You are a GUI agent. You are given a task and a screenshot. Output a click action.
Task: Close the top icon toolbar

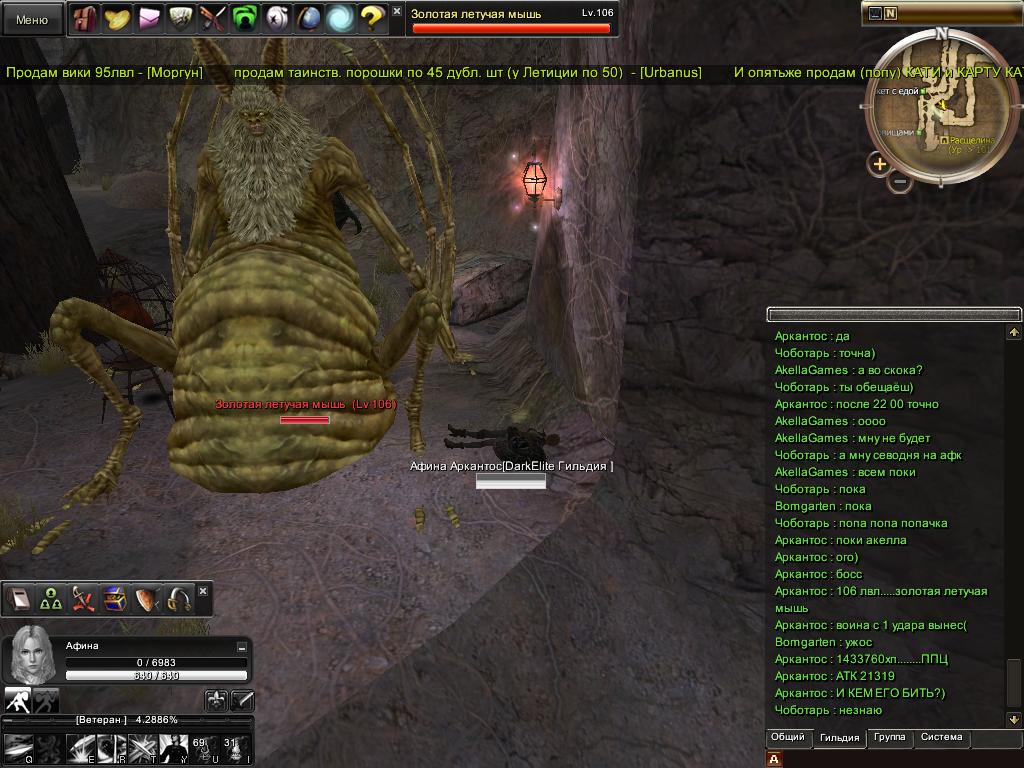click(397, 12)
